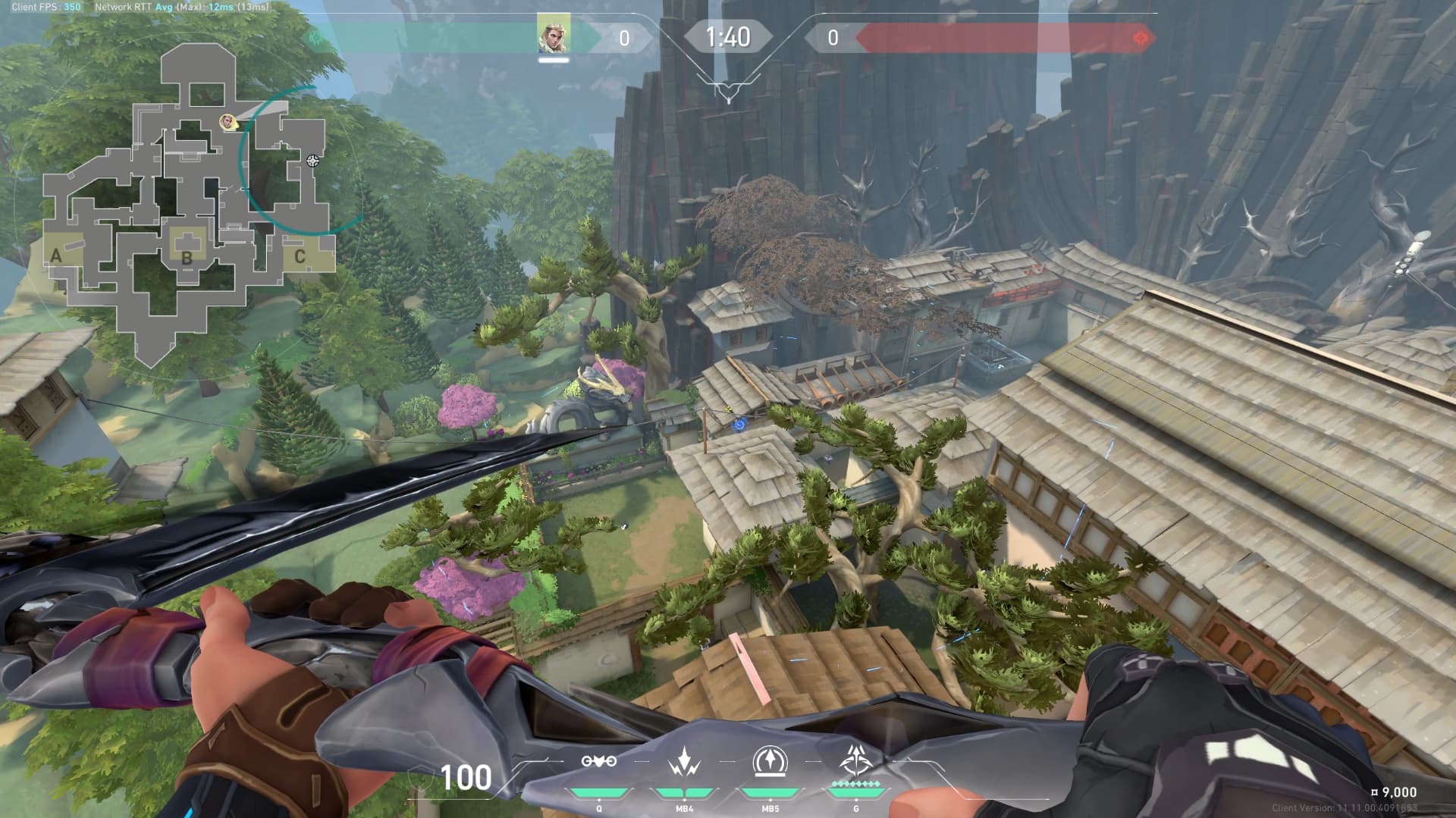Click the red enemy team emblem
The width and height of the screenshot is (1456, 818).
(1141, 38)
